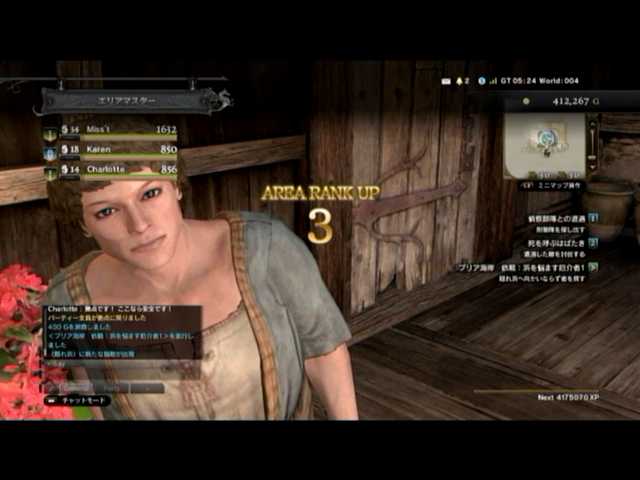Open the mail envelope icon

(444, 80)
